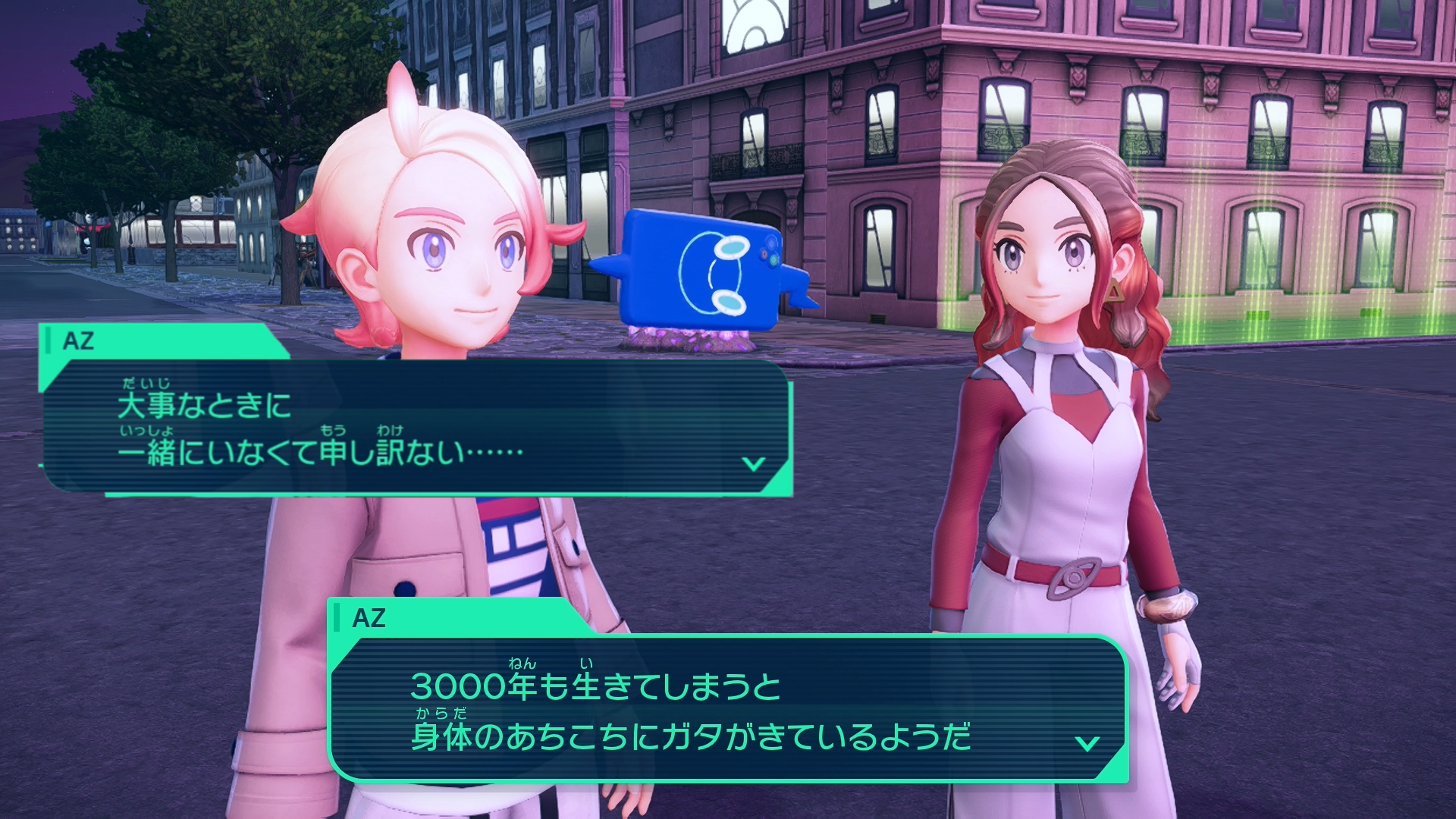This screenshot has width=1456, height=819.
Task: Click the dialogue box about living 3000 years
Action: tap(726, 710)
